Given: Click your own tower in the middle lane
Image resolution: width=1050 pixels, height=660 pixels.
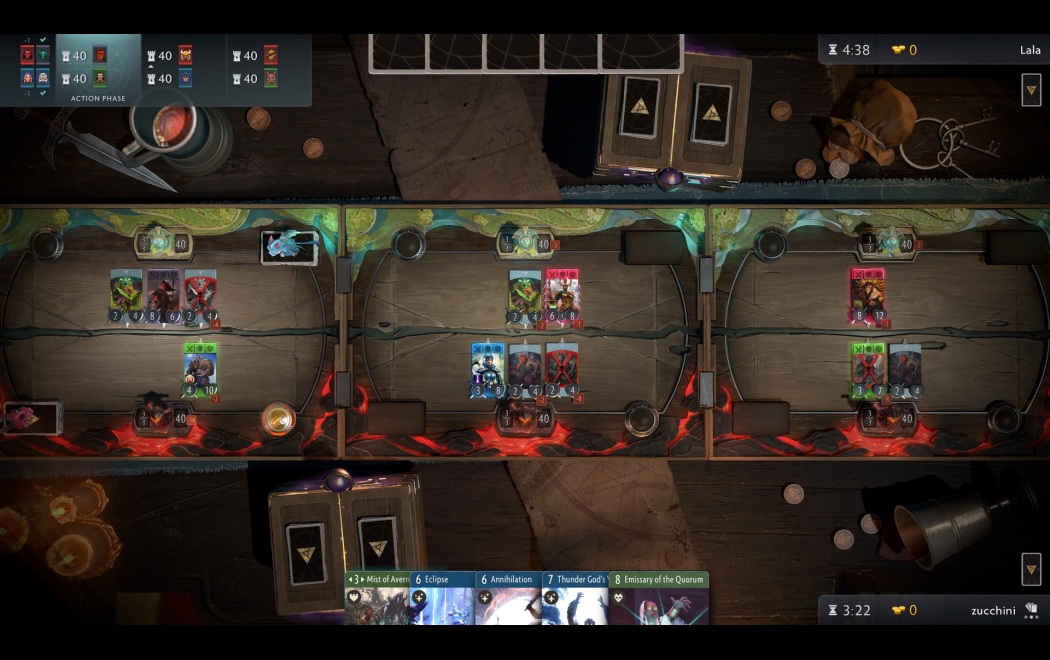Looking at the screenshot, I should click(525, 418).
